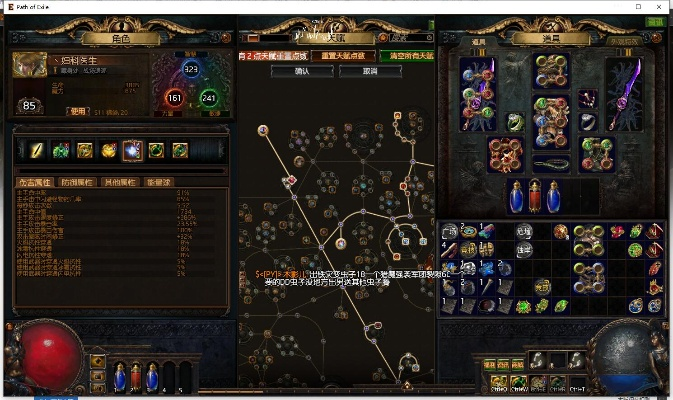Select the feather skill icon
The height and width of the screenshot is (400, 673).
click(x=37, y=151)
